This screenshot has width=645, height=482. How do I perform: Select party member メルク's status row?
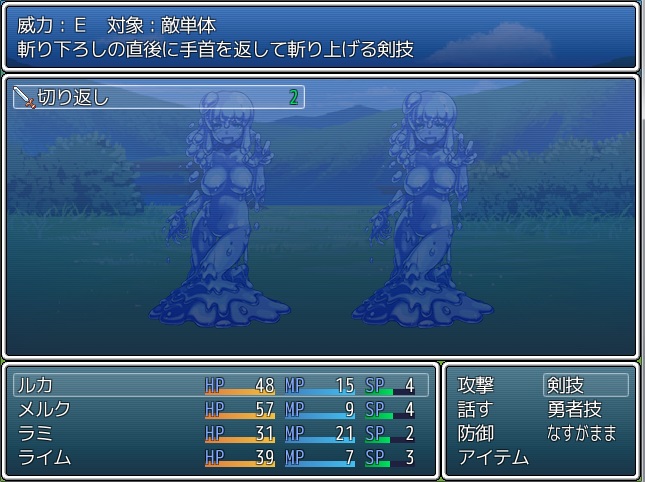click(x=220, y=409)
